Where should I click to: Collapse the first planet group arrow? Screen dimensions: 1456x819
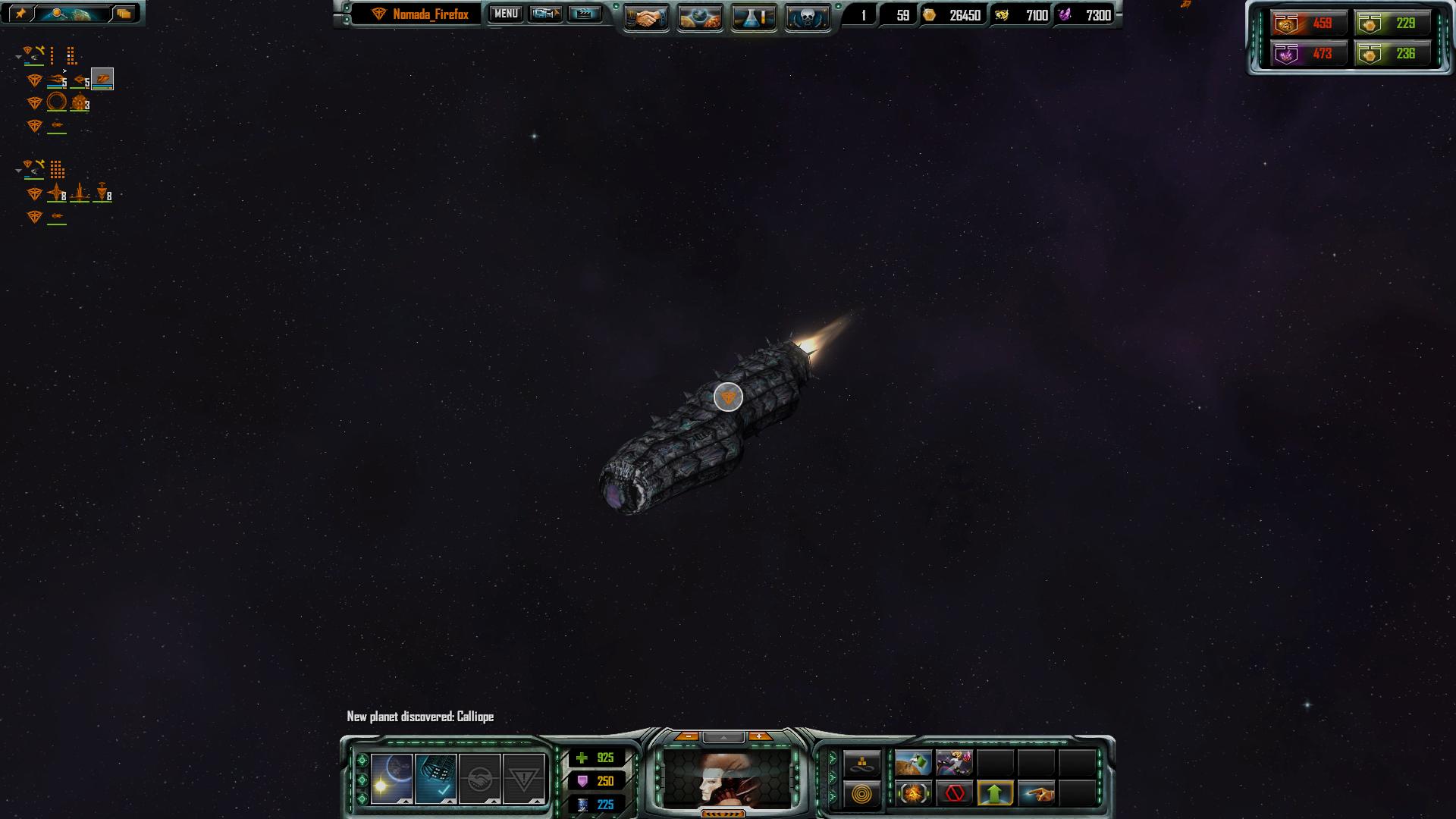(x=18, y=57)
